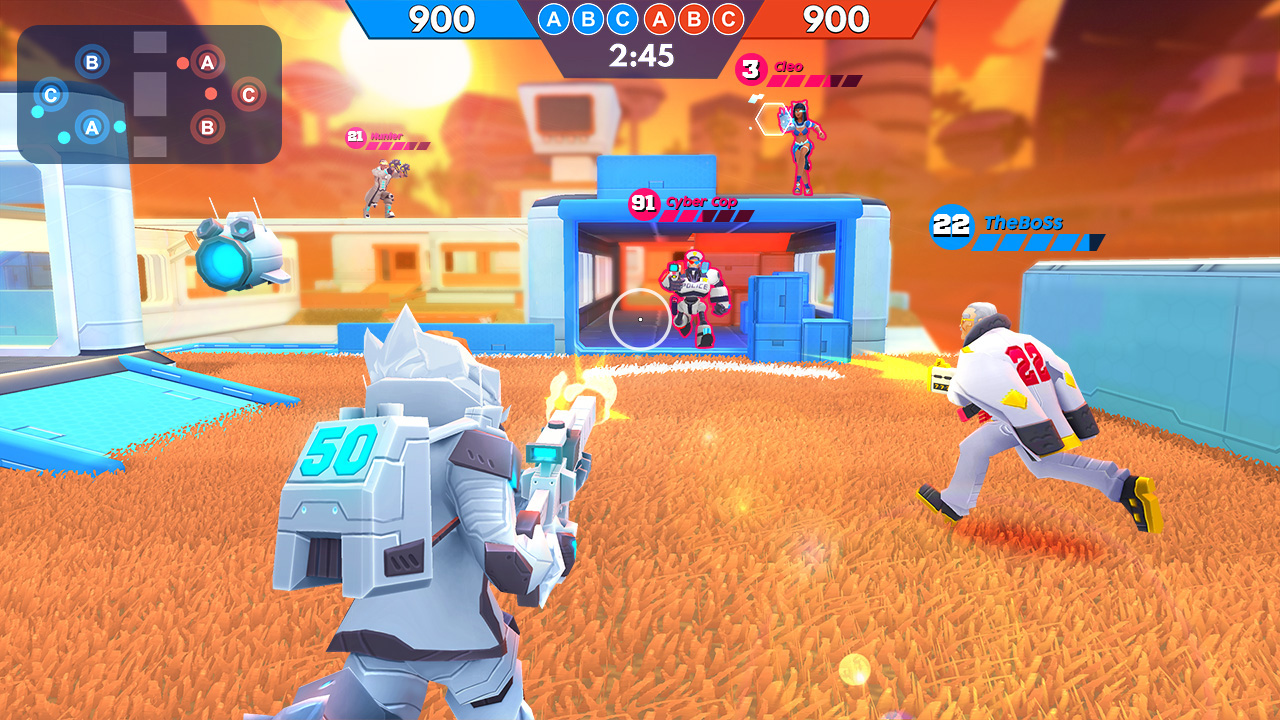This screenshot has width=1280, height=720.
Task: Select red point B on the minimap
Action: (x=207, y=127)
